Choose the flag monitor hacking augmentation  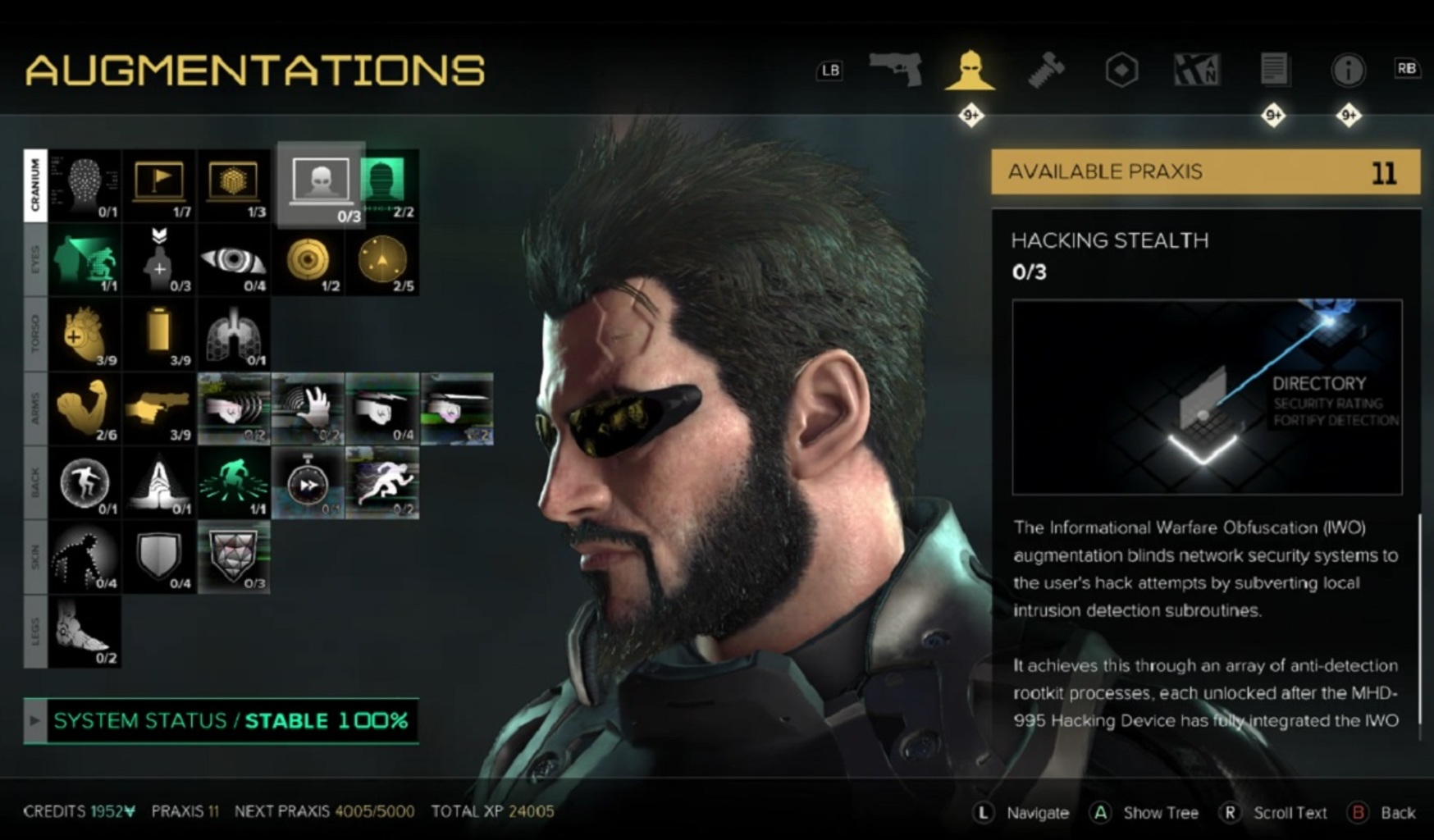[159, 184]
